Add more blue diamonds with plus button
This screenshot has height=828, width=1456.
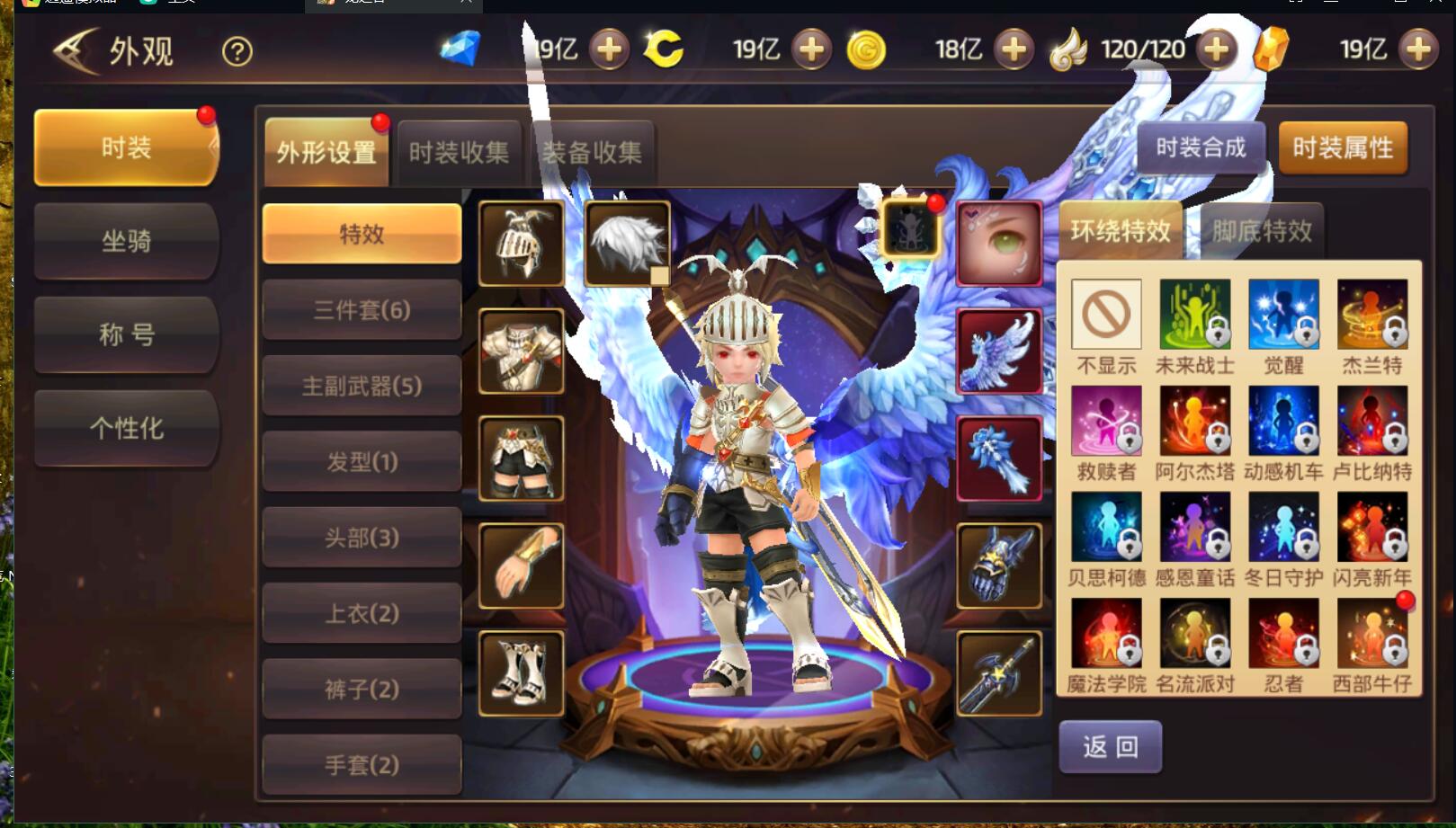coord(609,49)
